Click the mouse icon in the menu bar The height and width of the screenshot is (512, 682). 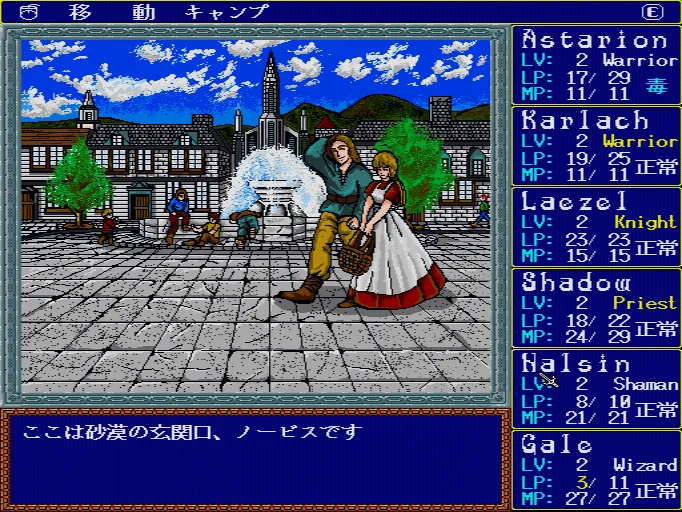pyautogui.click(x=28, y=12)
